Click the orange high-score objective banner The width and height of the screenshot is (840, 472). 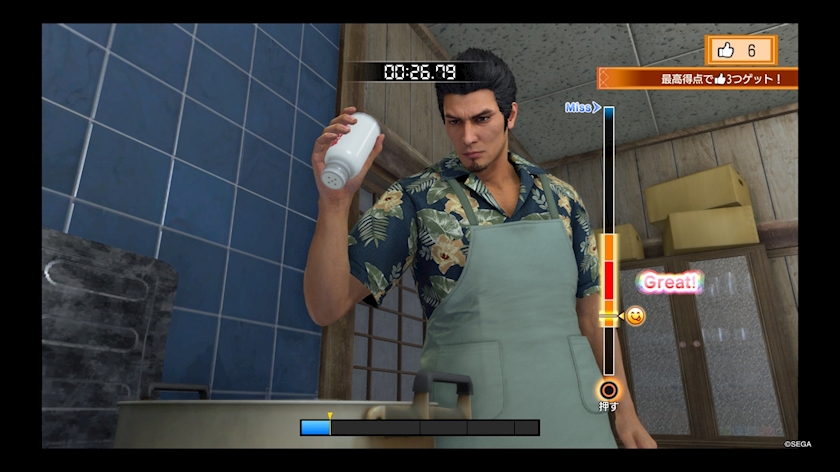[700, 78]
